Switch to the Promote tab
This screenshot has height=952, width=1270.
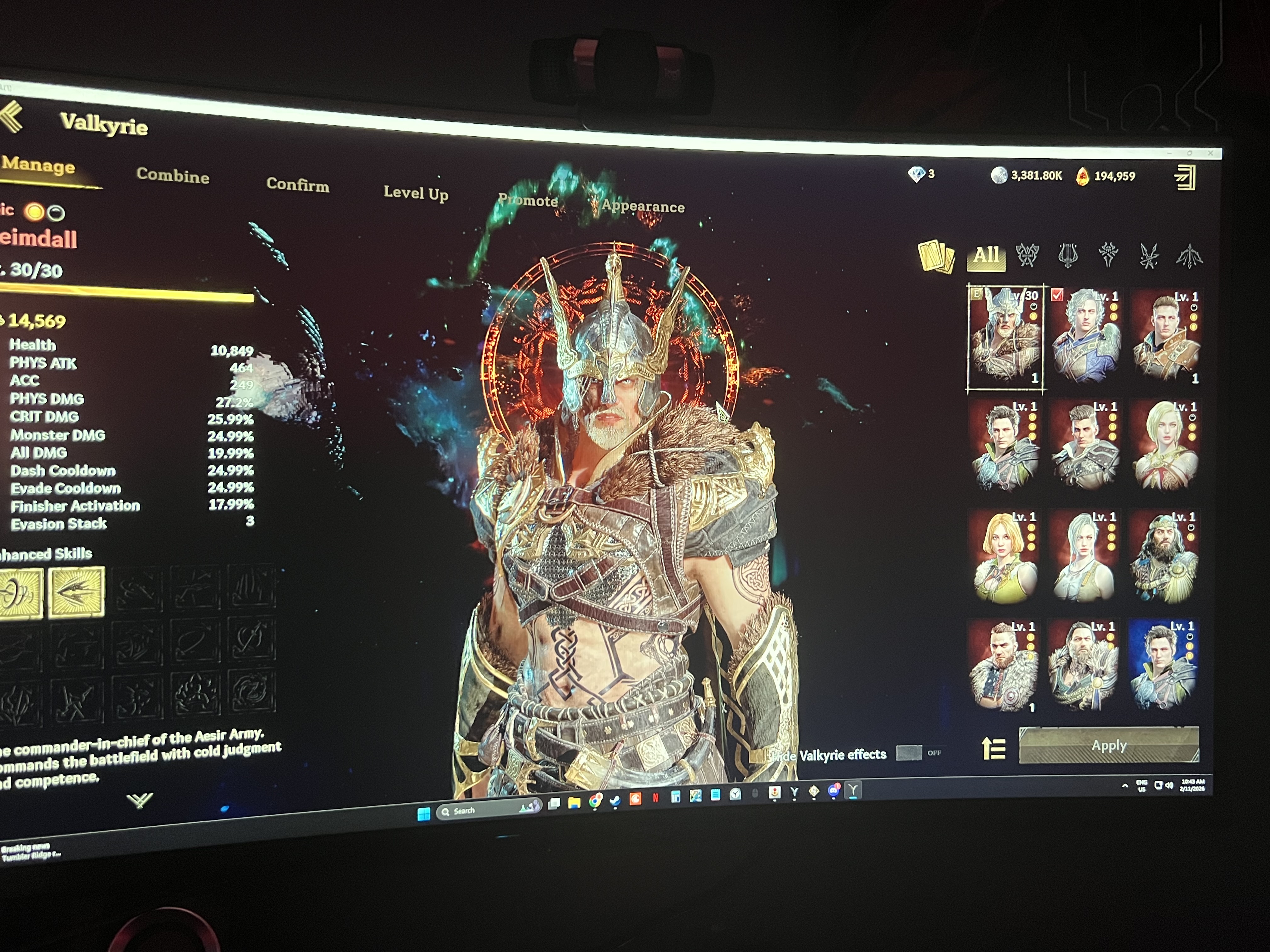[528, 200]
